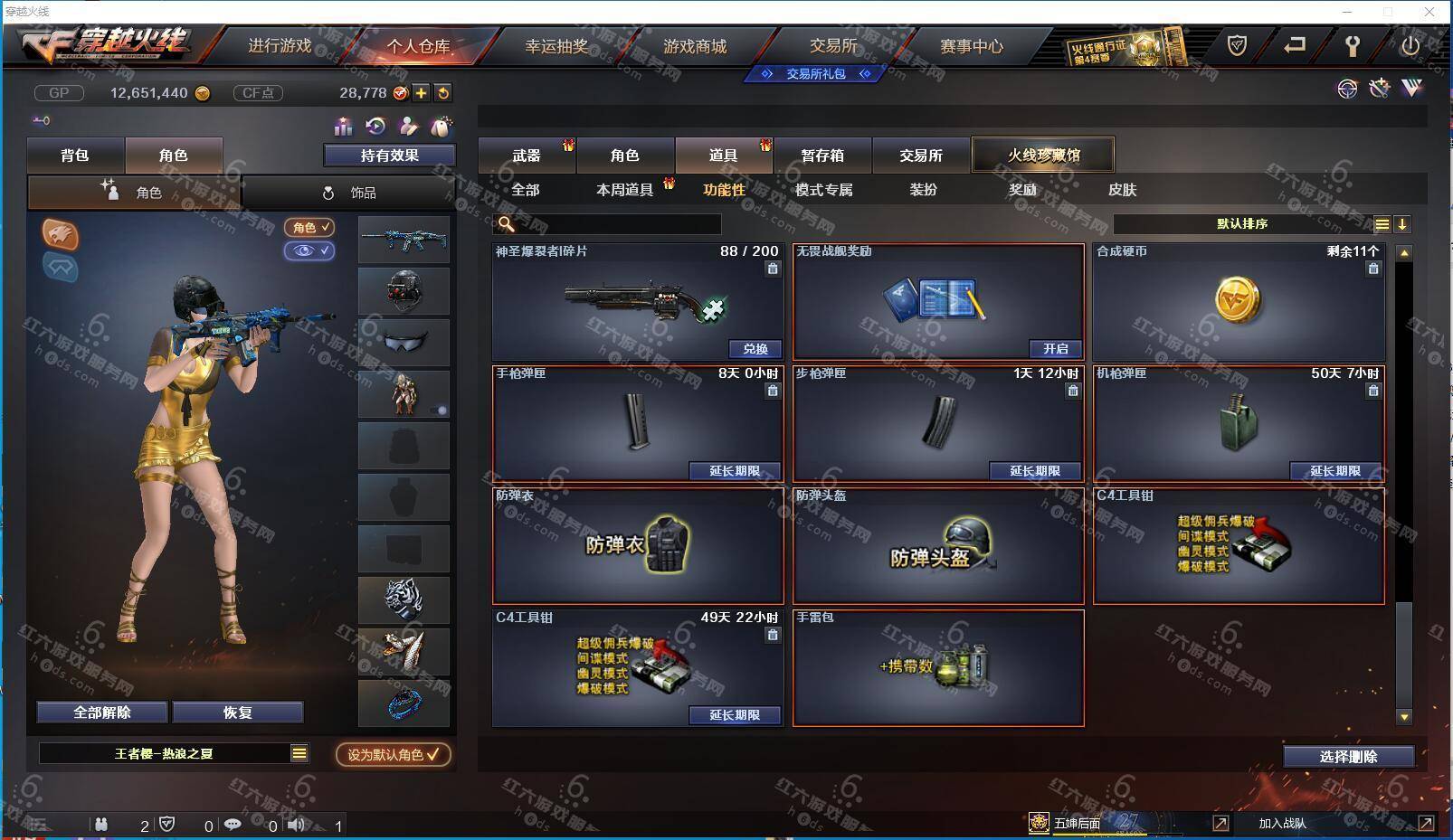Open the 进行游戏 menu
The height and width of the screenshot is (840, 1453).
coord(280,46)
